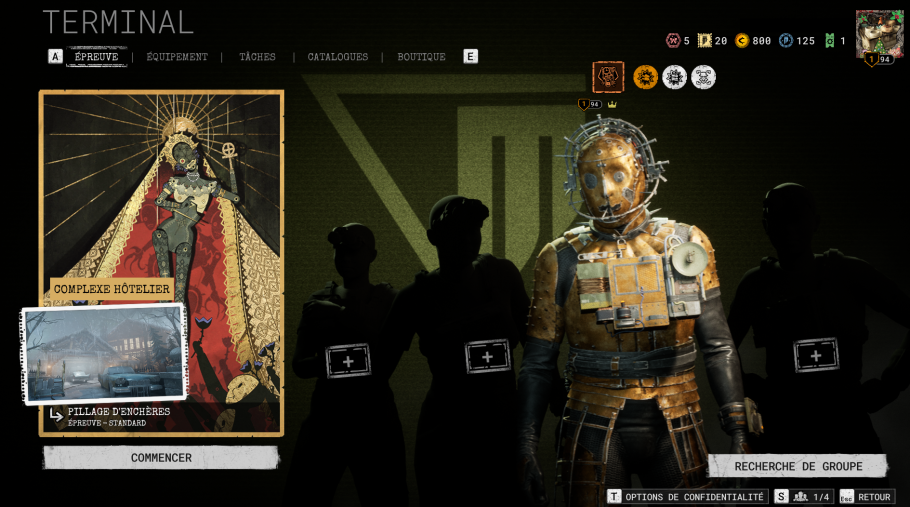The width and height of the screenshot is (910, 507).
Task: Select the Épreuve tab
Action: 97,57
